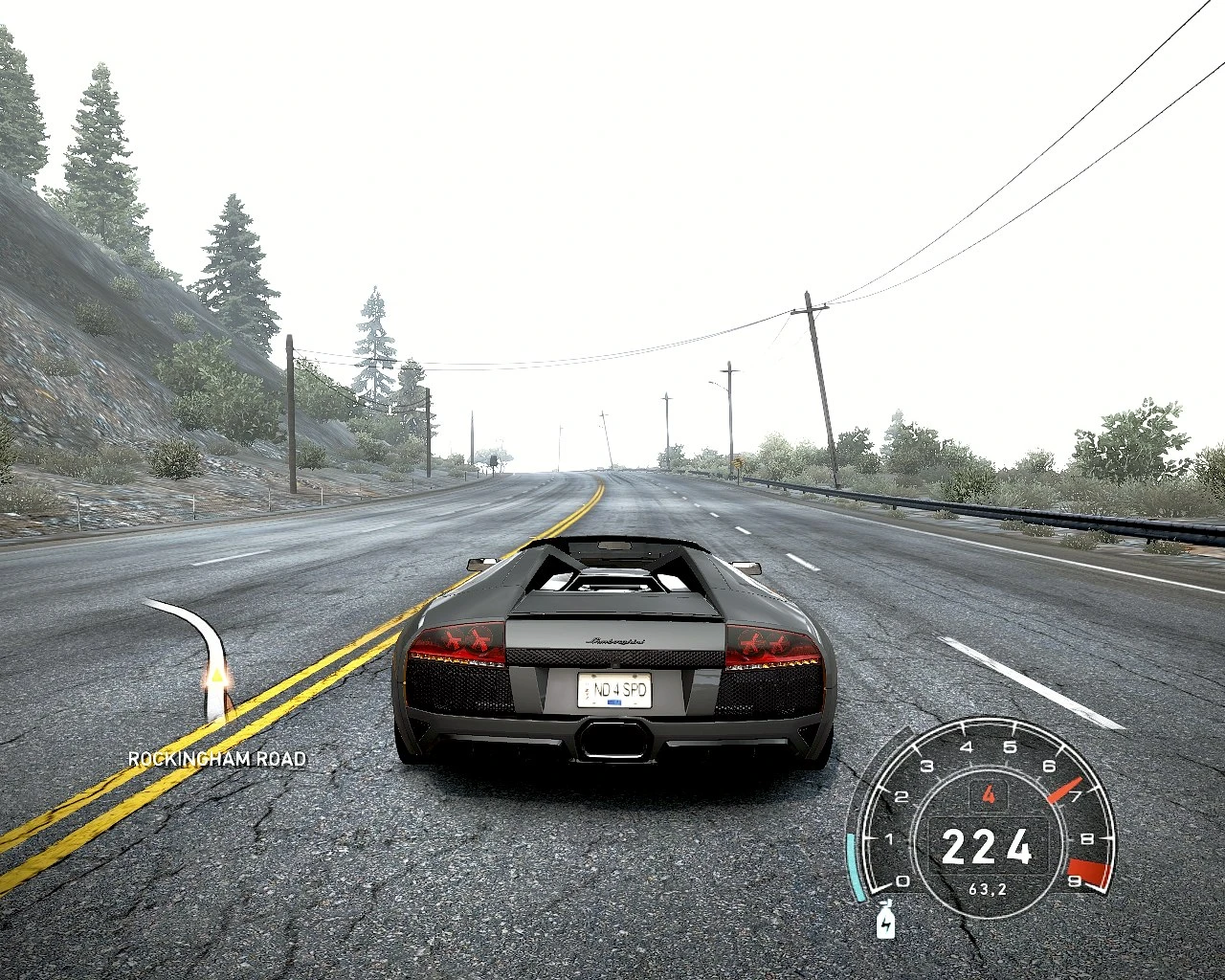Click the odometer value 63,2
1225x980 pixels.
click(x=989, y=887)
